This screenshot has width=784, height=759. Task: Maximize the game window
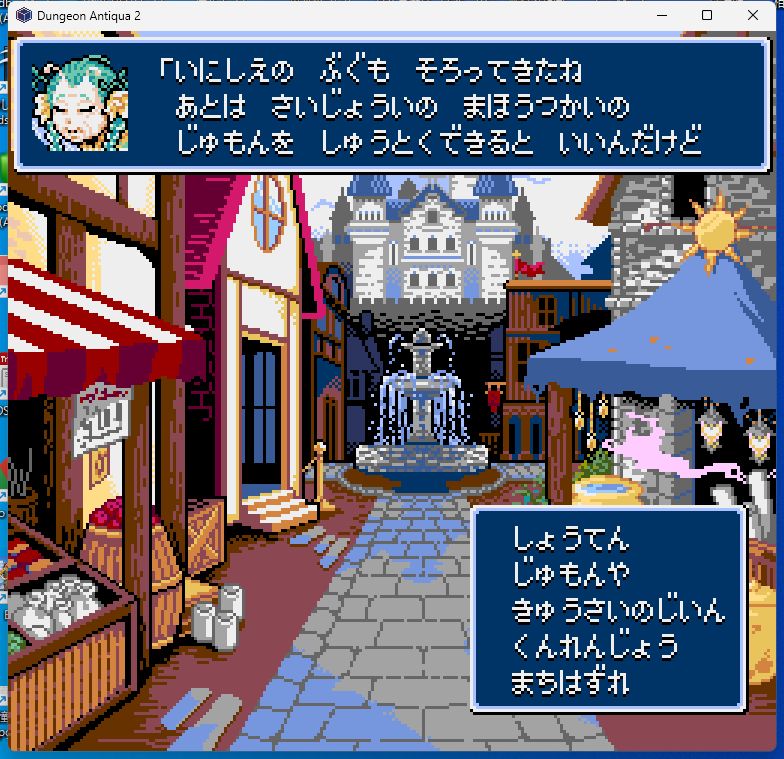pyautogui.click(x=707, y=15)
